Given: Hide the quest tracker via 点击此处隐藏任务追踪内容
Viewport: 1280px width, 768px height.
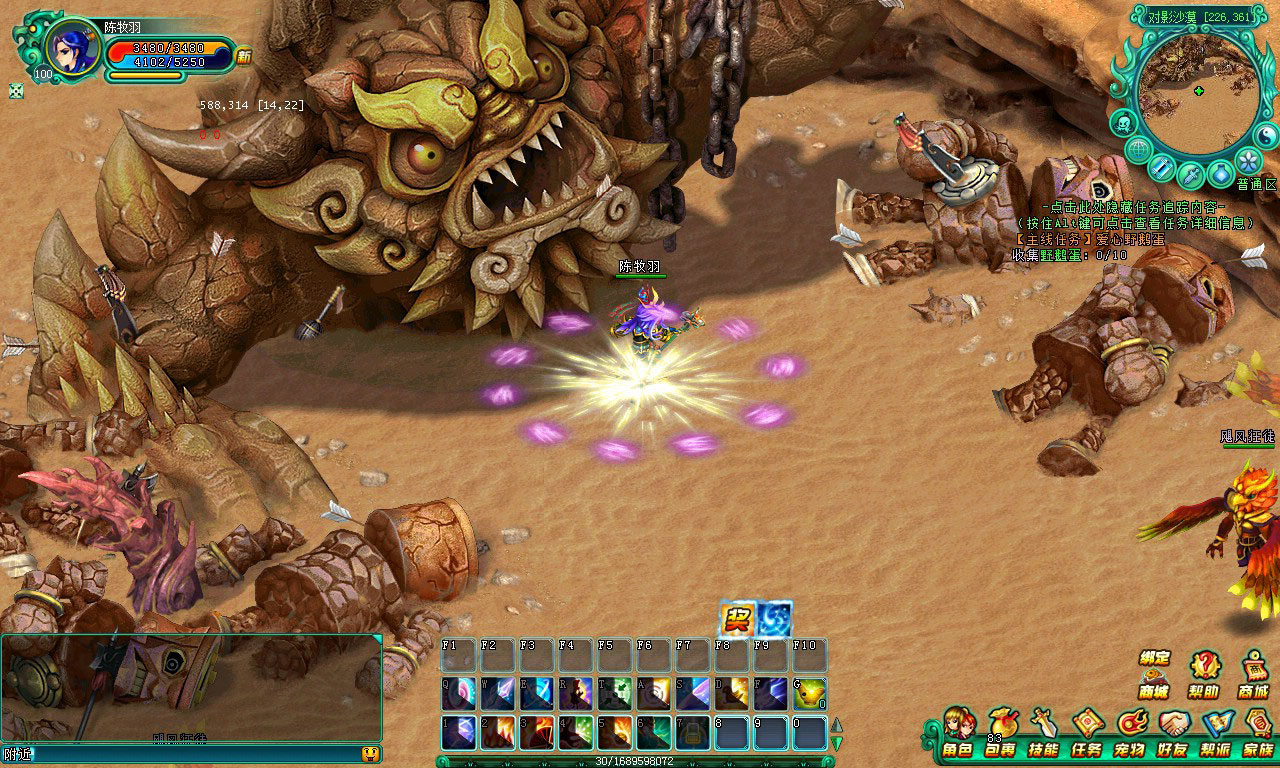Looking at the screenshot, I should [x=1133, y=207].
